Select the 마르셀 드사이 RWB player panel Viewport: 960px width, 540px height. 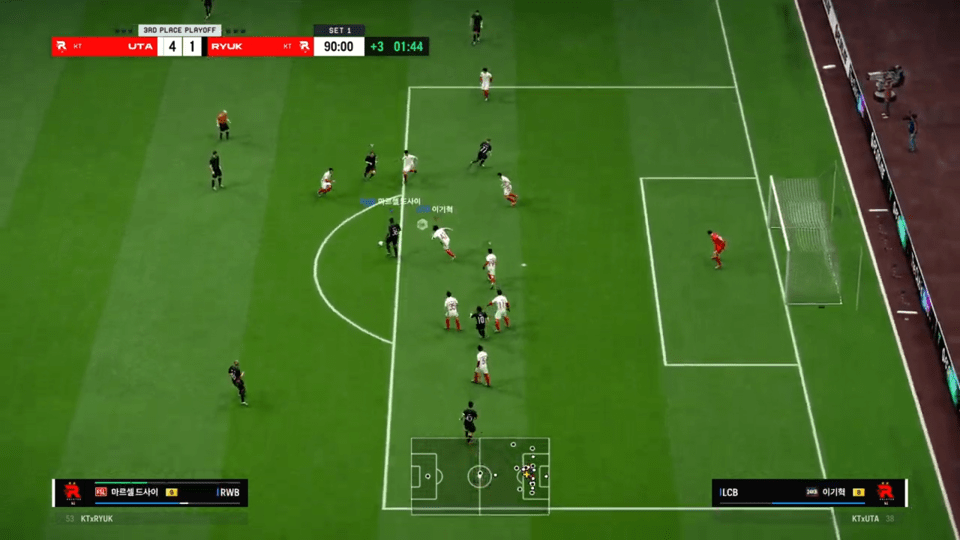150,493
